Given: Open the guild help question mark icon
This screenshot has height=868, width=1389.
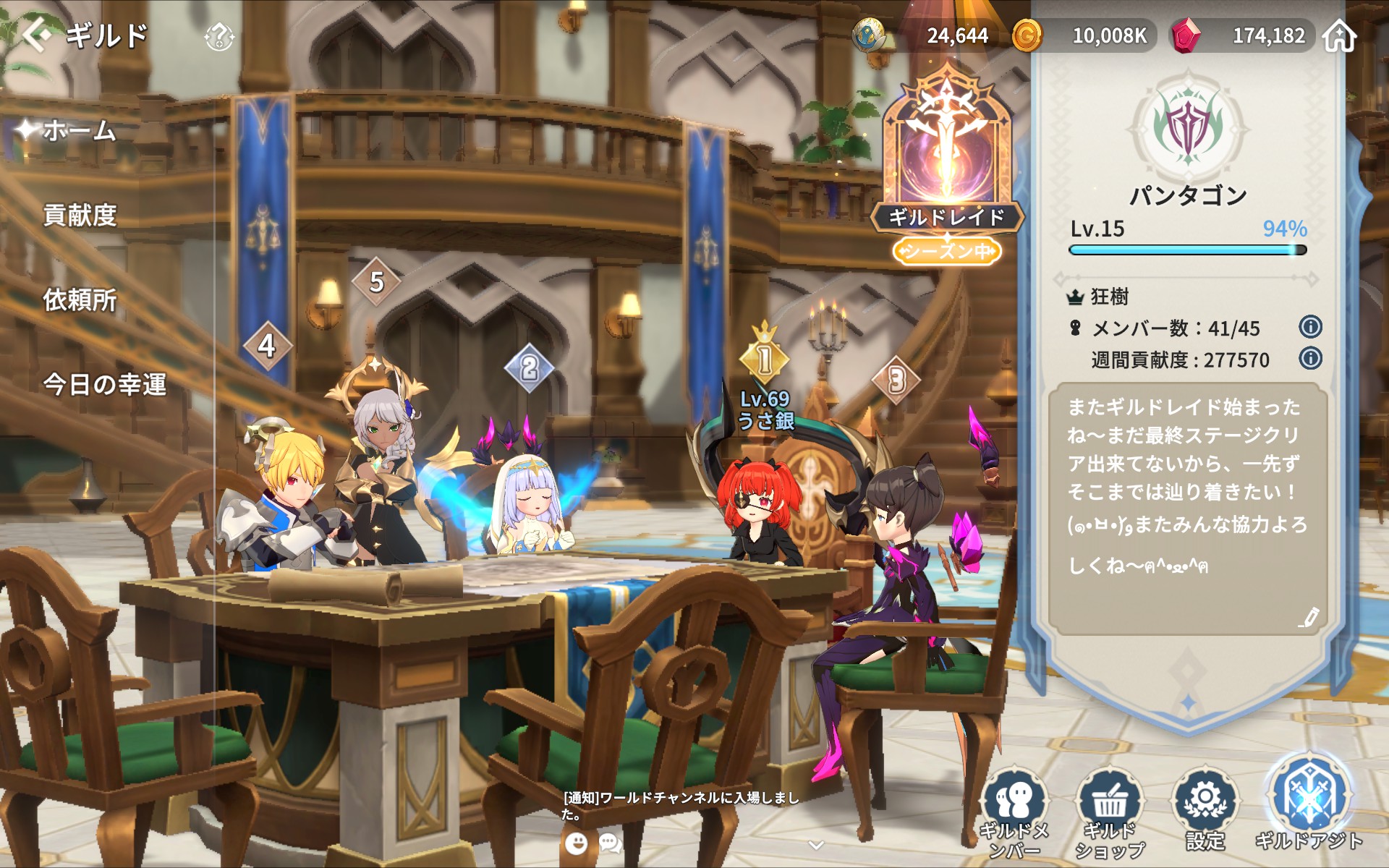Looking at the screenshot, I should [x=218, y=36].
